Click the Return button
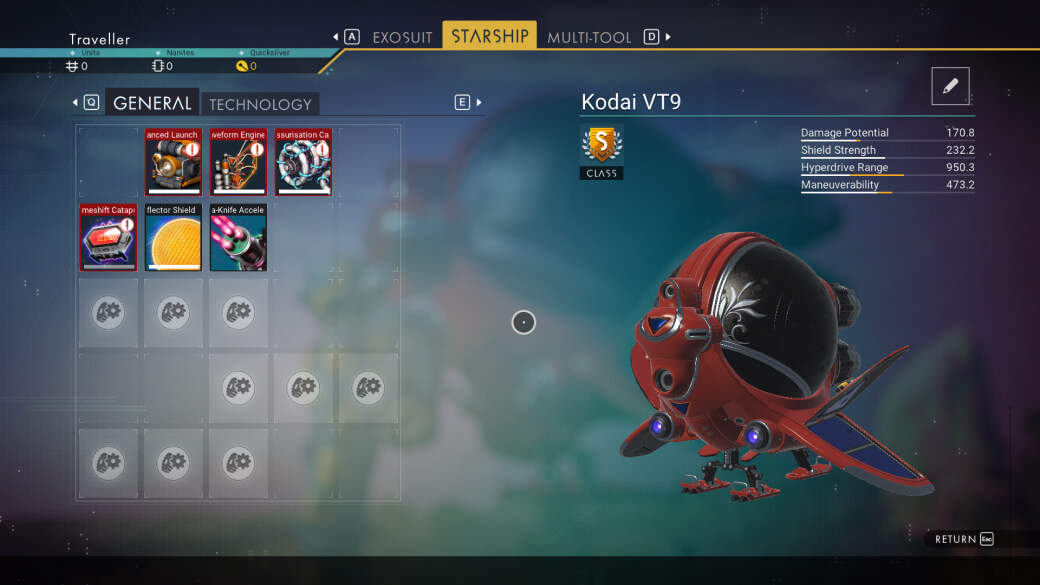This screenshot has width=1040, height=585. pyautogui.click(x=963, y=539)
